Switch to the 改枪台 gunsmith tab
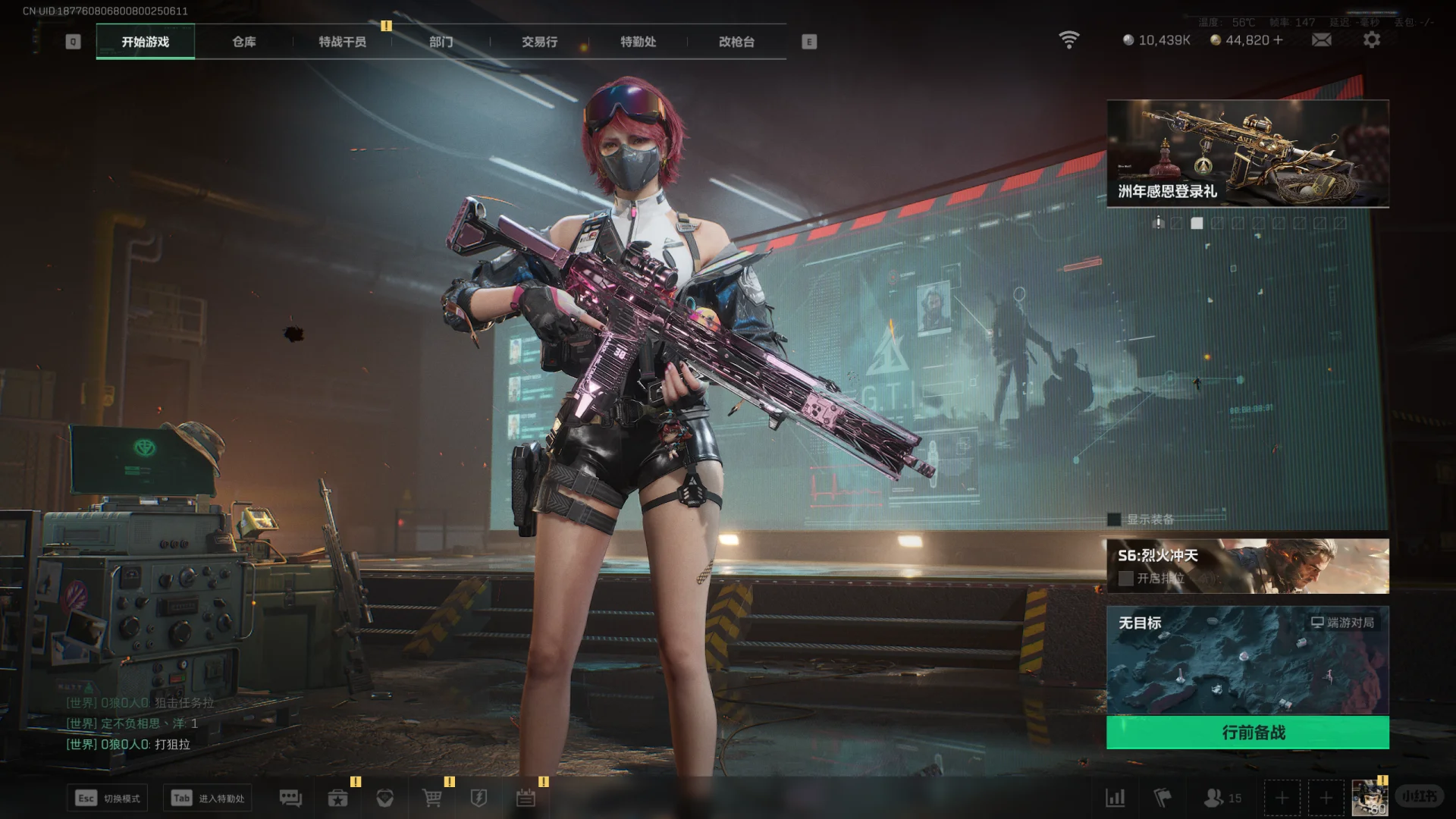The height and width of the screenshot is (819, 1456). [x=736, y=42]
